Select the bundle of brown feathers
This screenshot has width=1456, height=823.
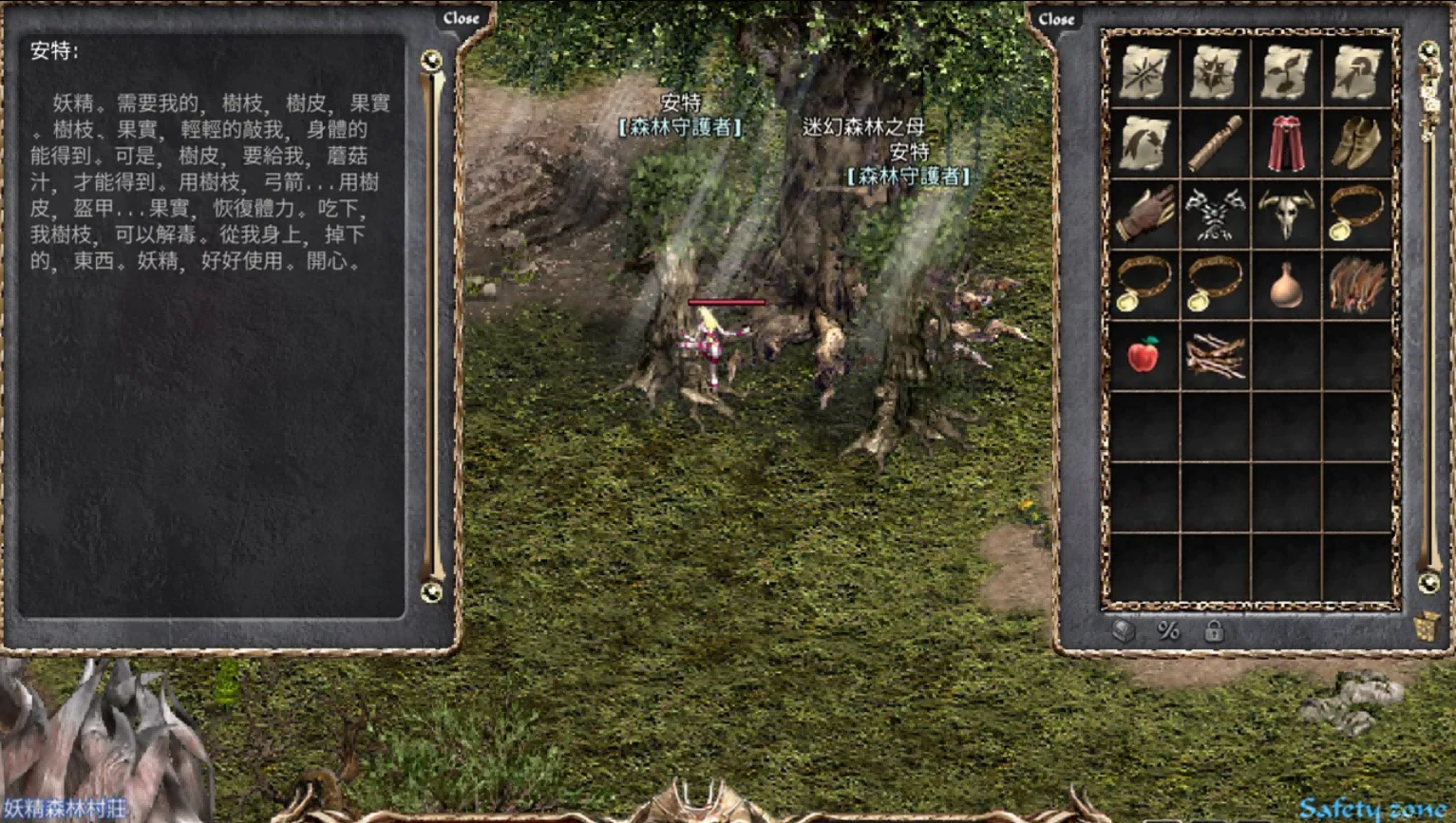1356,285
